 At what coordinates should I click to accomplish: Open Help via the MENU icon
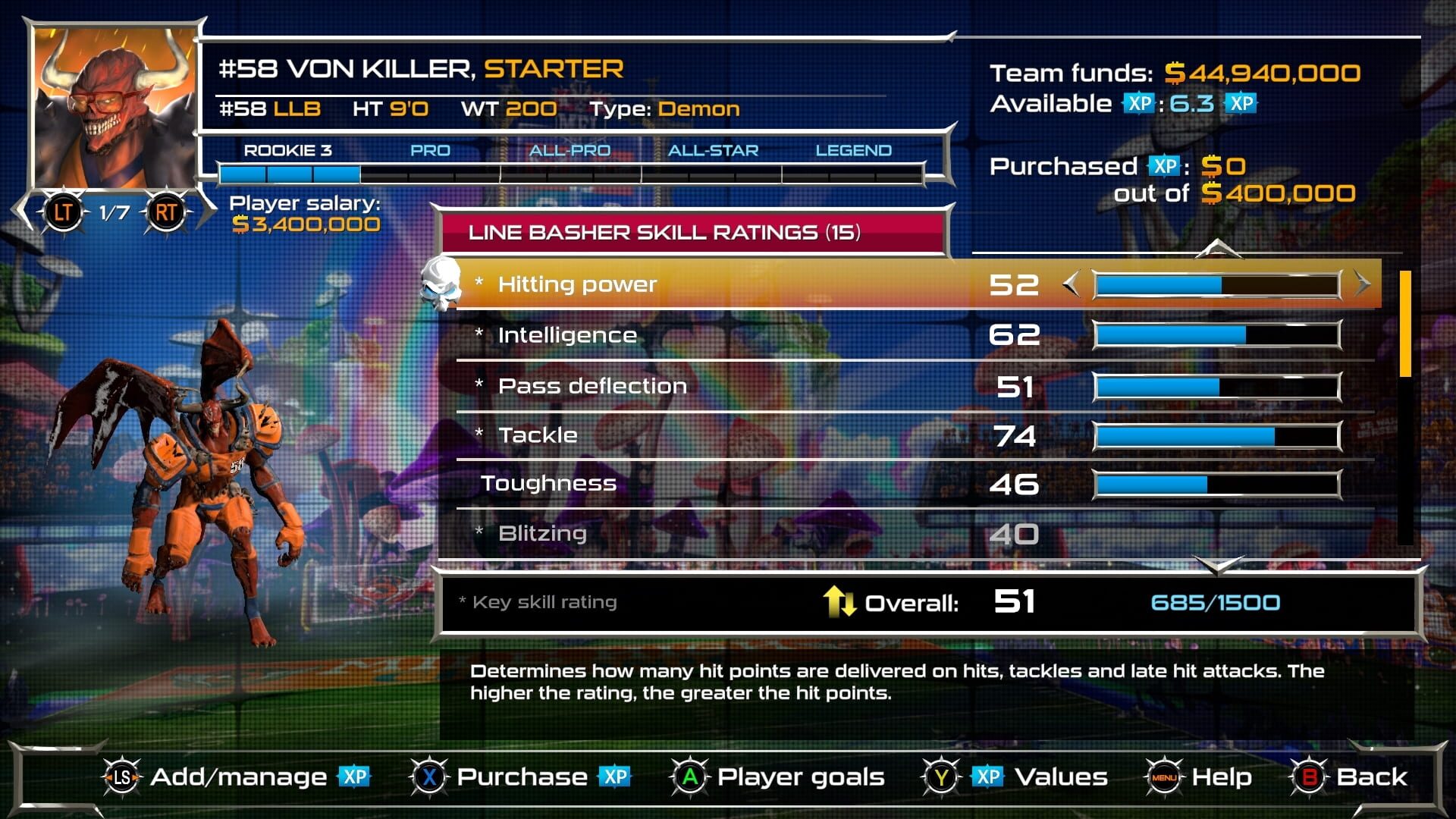(x=1166, y=777)
